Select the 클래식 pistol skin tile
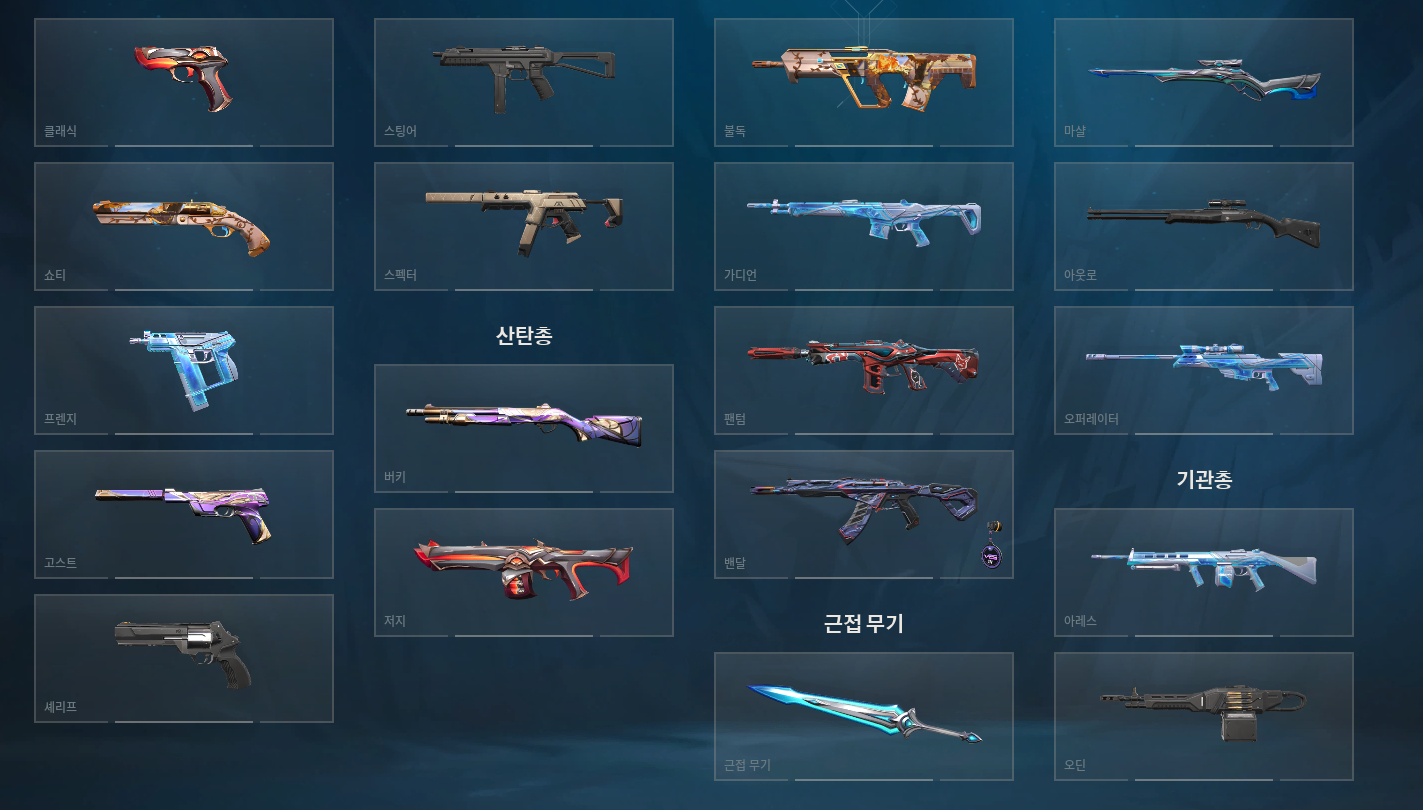Viewport: 1423px width, 810px height. [x=184, y=82]
